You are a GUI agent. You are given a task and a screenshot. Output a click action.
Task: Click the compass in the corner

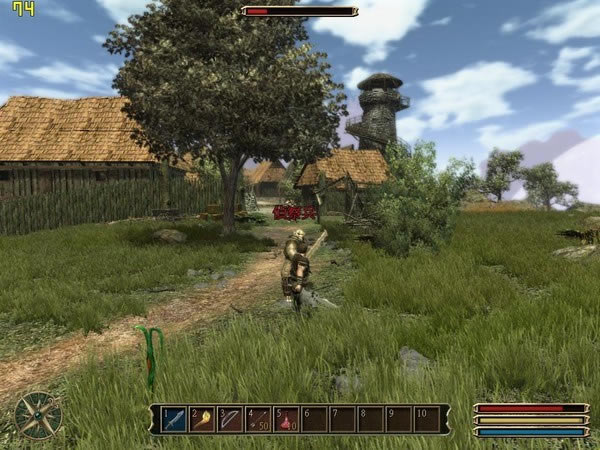pos(38,415)
